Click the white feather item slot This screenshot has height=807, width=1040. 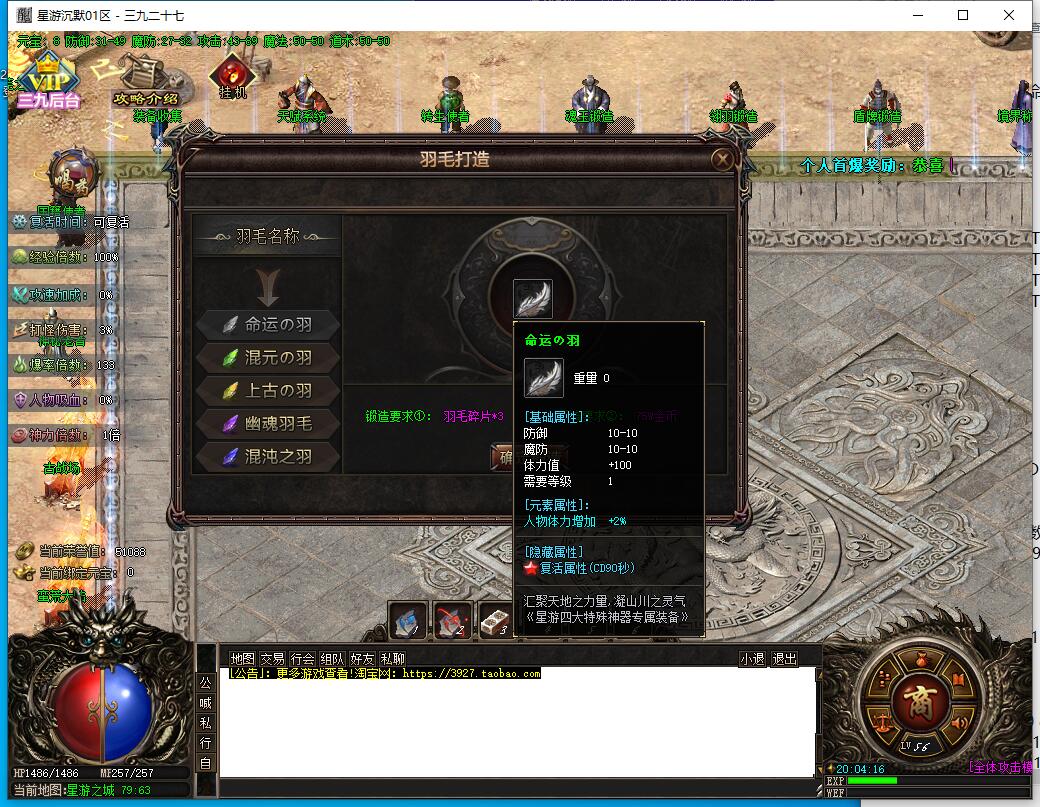[x=532, y=298]
